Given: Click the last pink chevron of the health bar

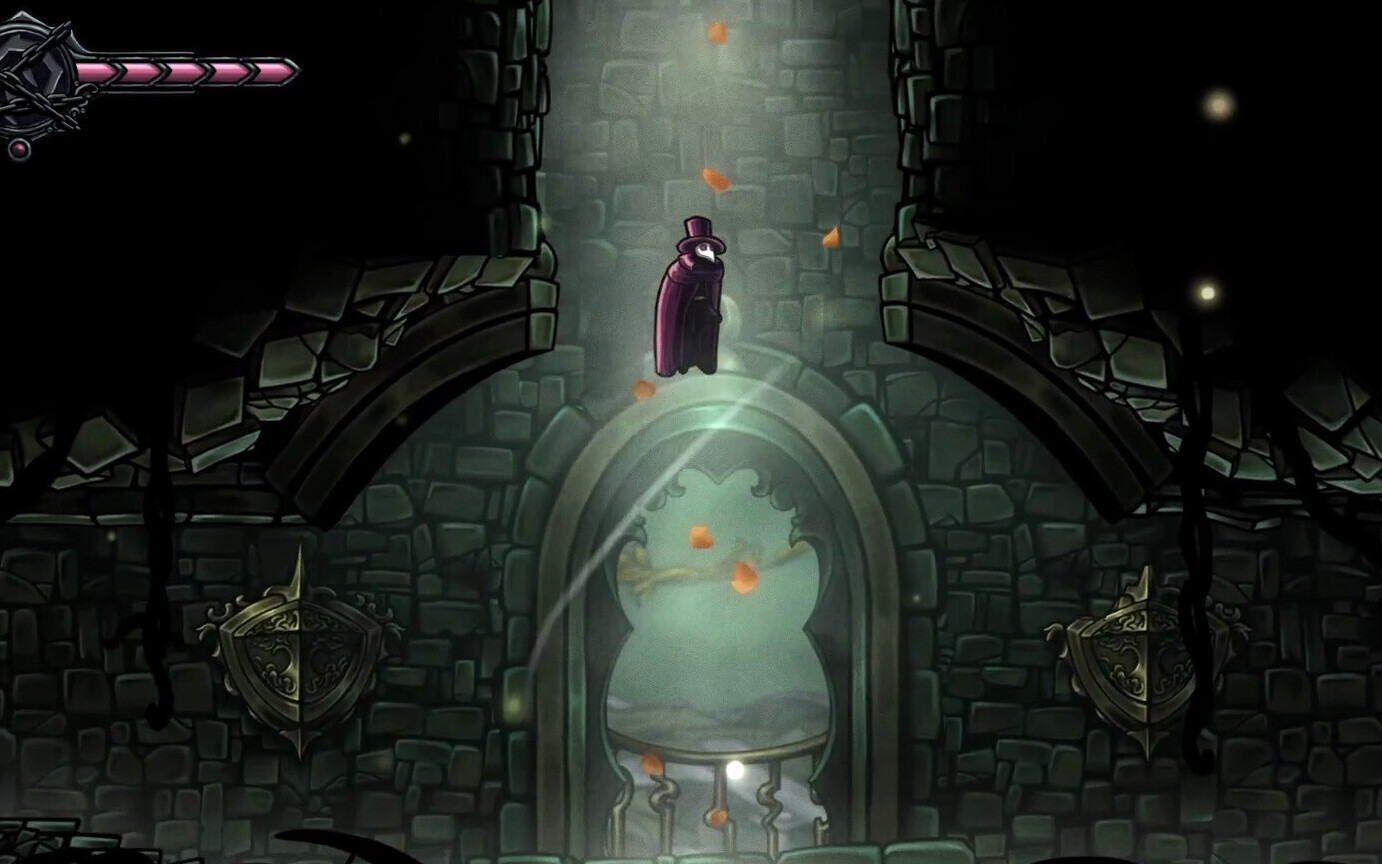Looking at the screenshot, I should 275,70.
